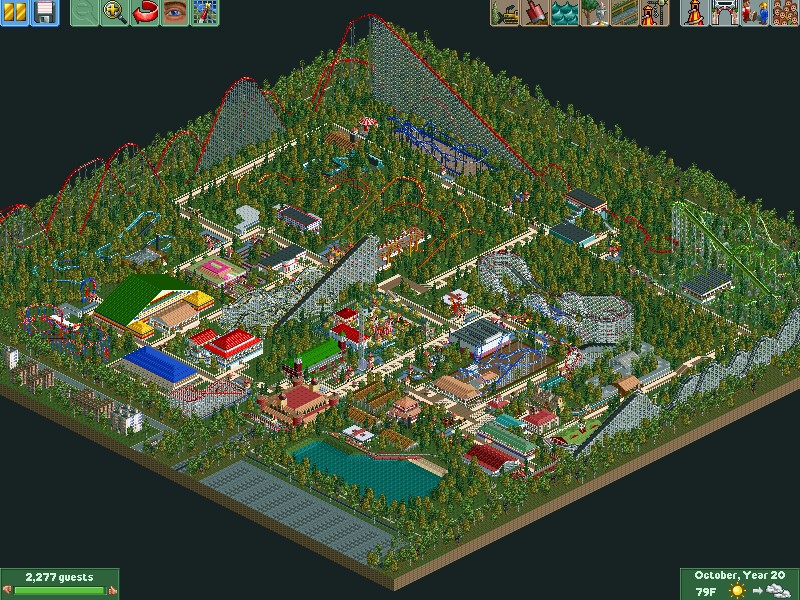800x600 pixels.
Task: Open the park map icon
Action: [x=204, y=13]
